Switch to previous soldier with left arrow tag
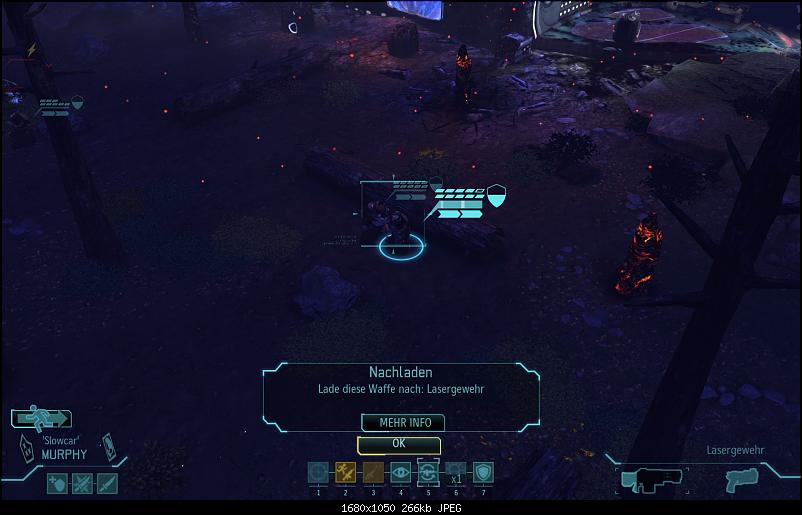 (25, 449)
